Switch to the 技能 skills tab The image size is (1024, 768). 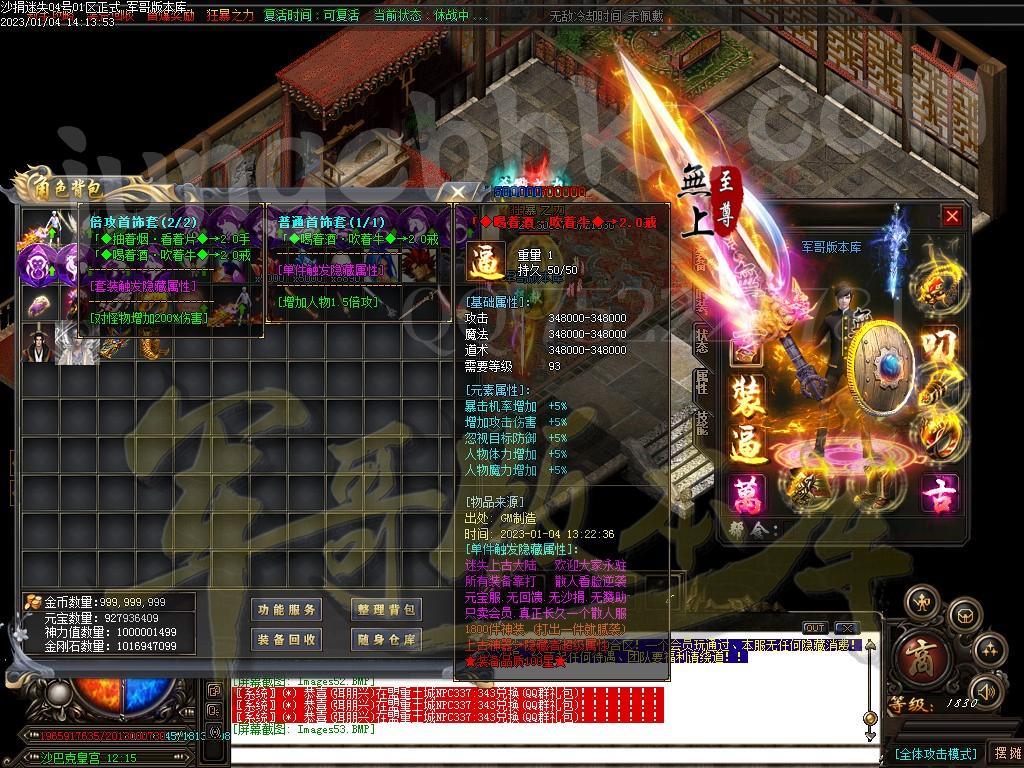(701, 422)
